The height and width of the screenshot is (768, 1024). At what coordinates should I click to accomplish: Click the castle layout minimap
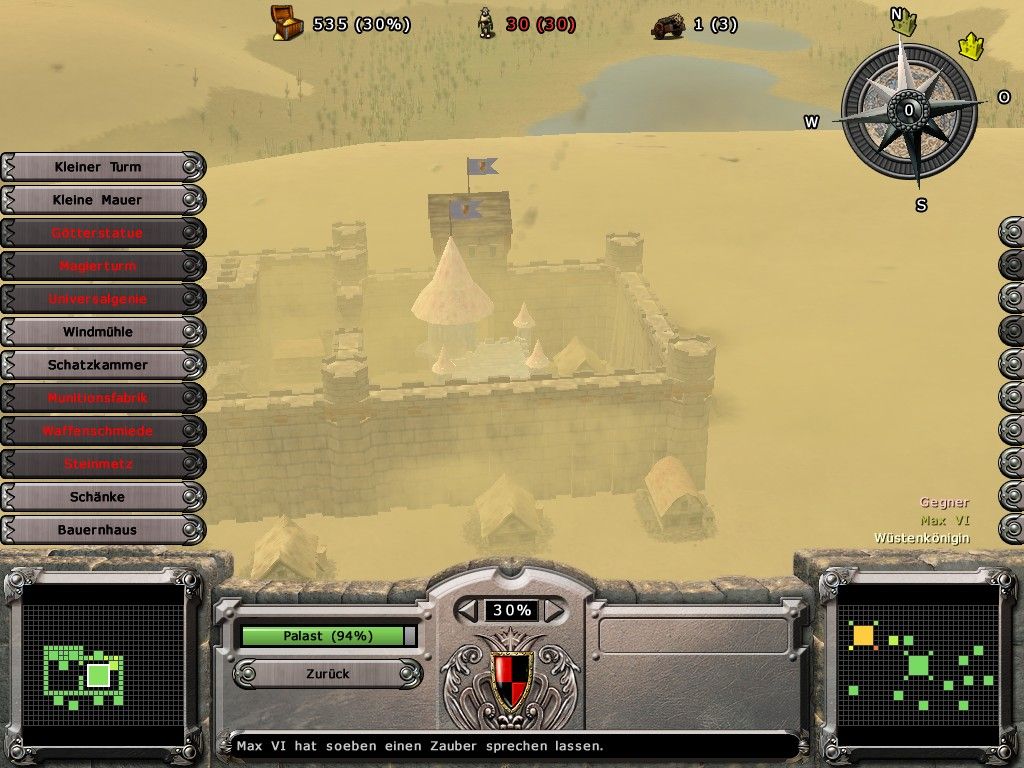(102, 663)
